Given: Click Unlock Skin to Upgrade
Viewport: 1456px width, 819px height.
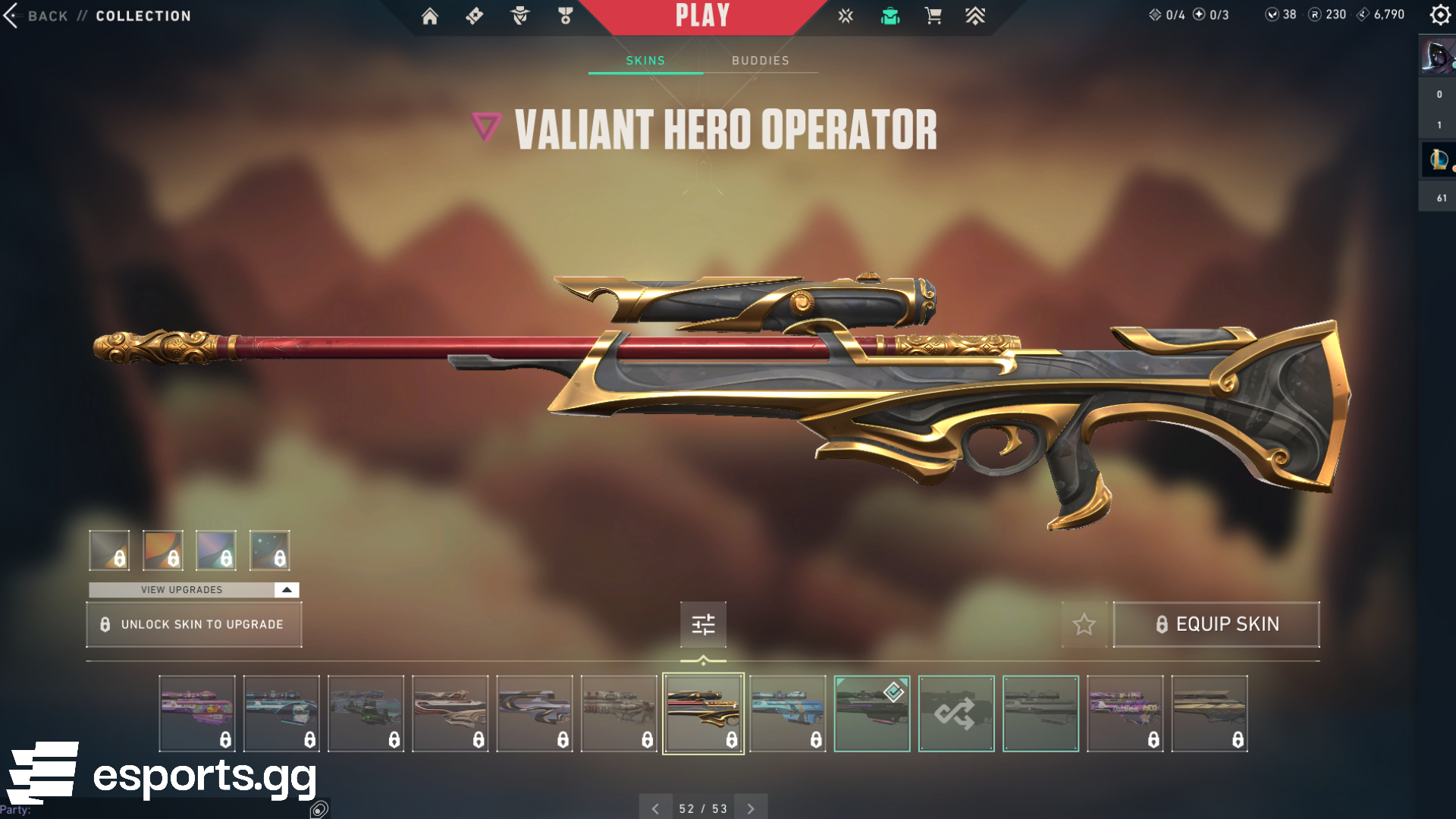Looking at the screenshot, I should pyautogui.click(x=194, y=624).
